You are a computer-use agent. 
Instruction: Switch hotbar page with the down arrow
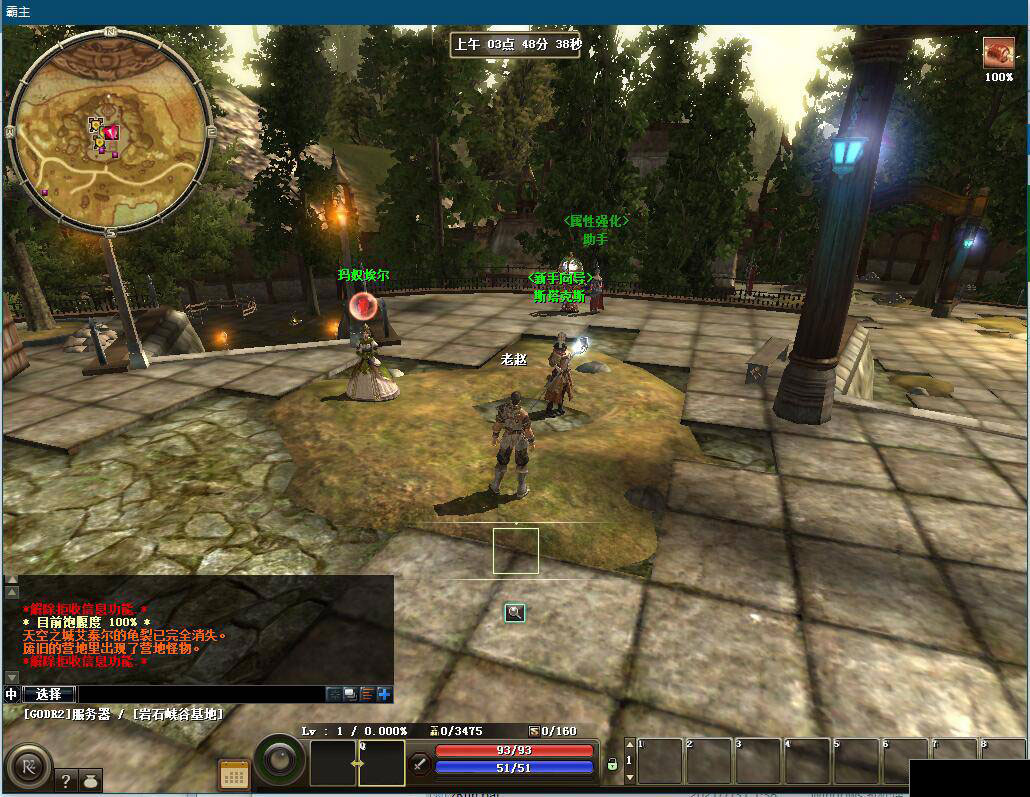pos(629,776)
